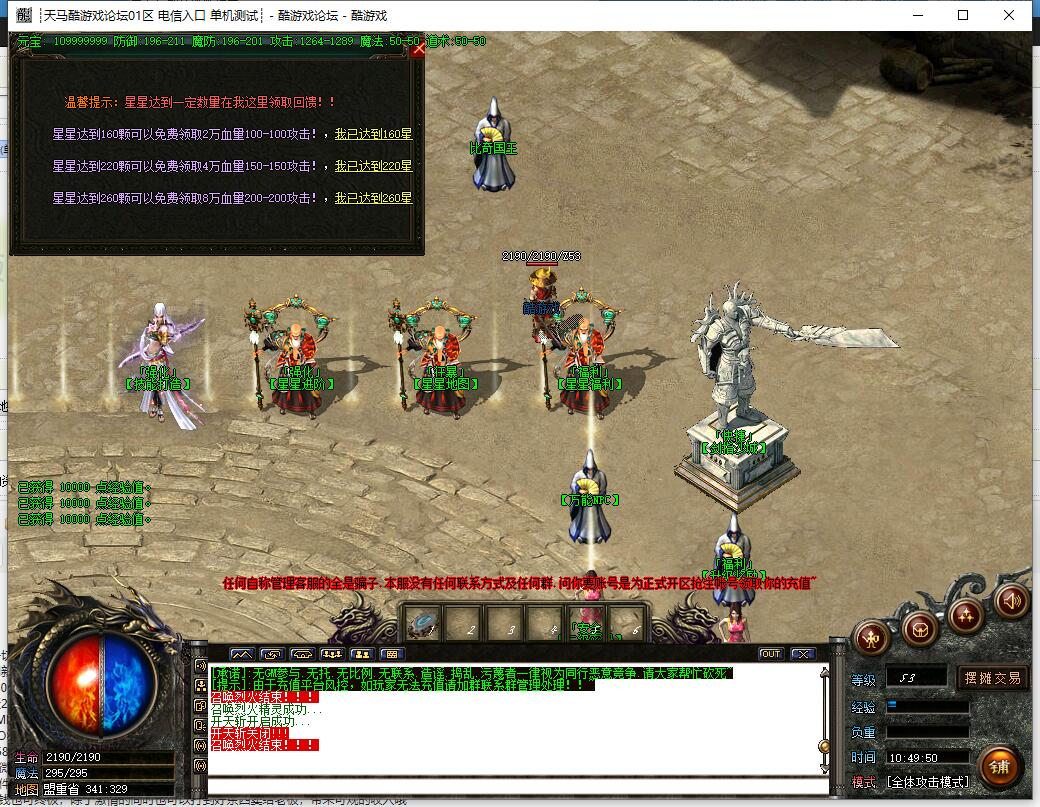Claim the 220-star reward link

point(373,166)
